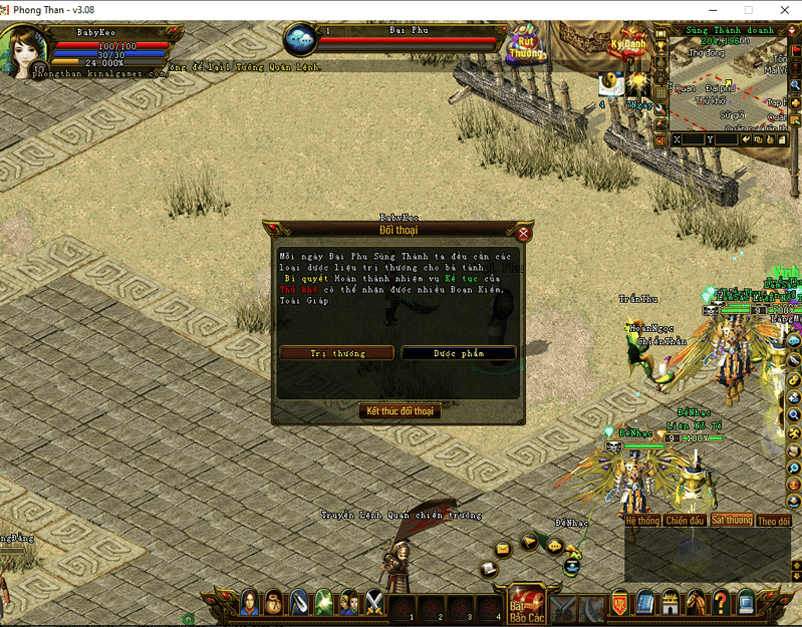This screenshot has height=627, width=802.
Task: Switch to the "Chiến đấu" chat tab
Action: [x=685, y=521]
